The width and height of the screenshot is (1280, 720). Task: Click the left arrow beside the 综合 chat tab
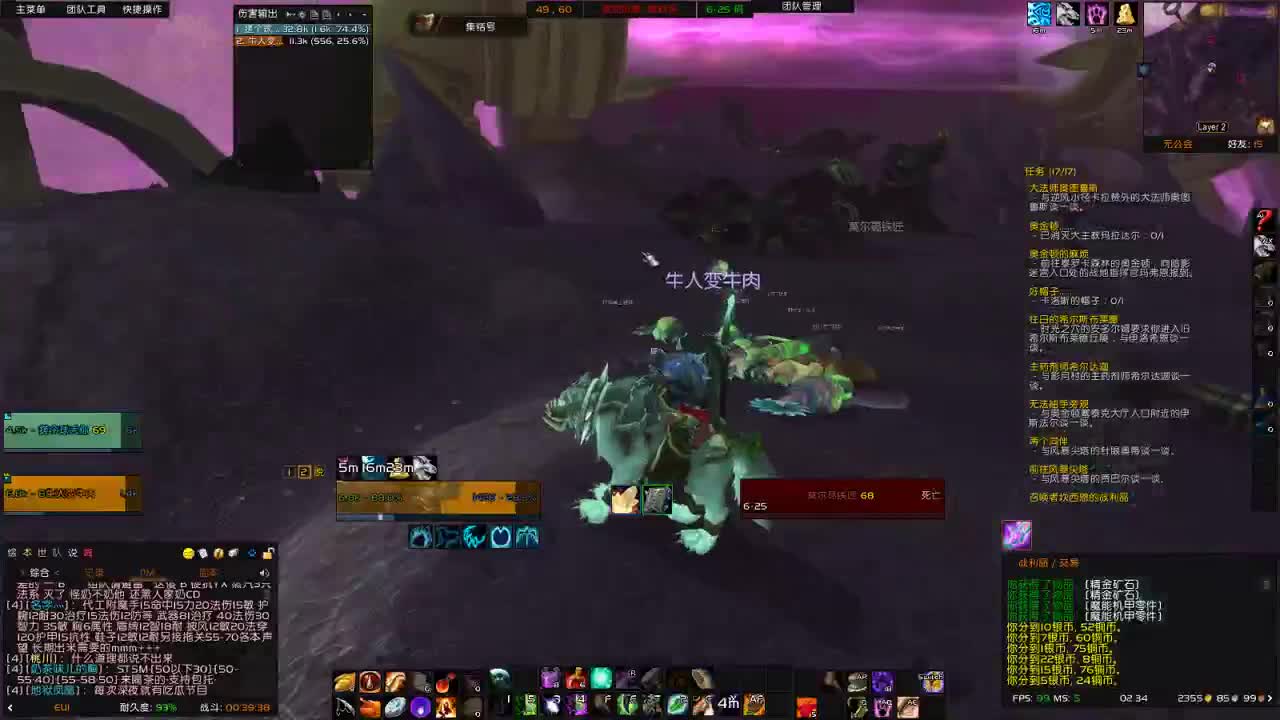tap(21, 572)
